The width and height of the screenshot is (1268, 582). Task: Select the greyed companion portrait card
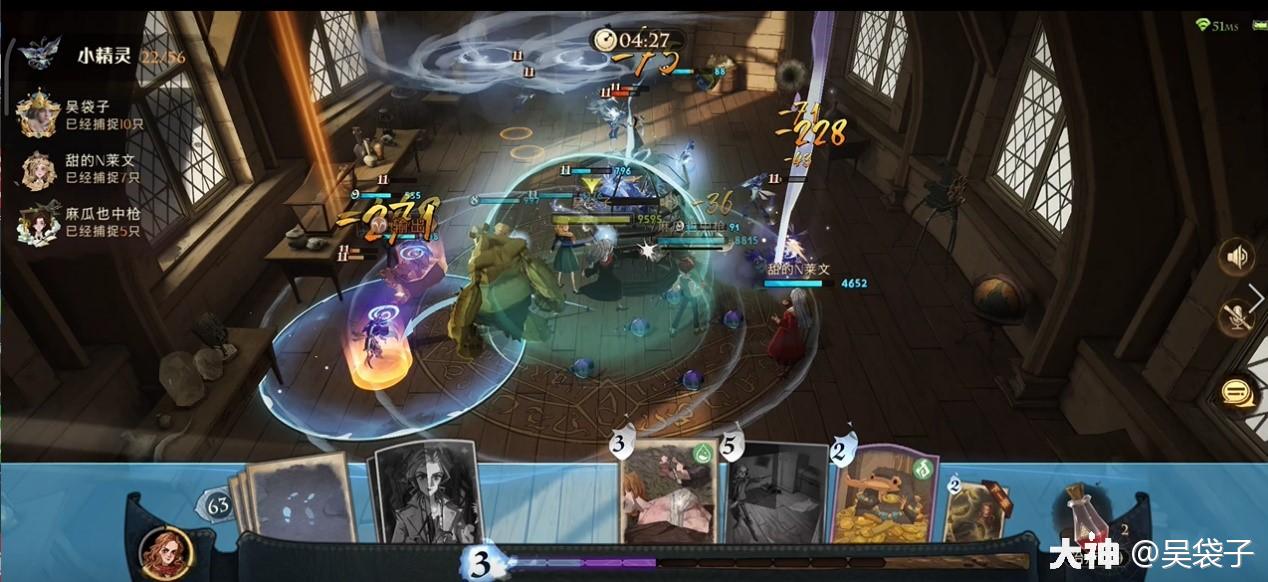click(x=425, y=495)
